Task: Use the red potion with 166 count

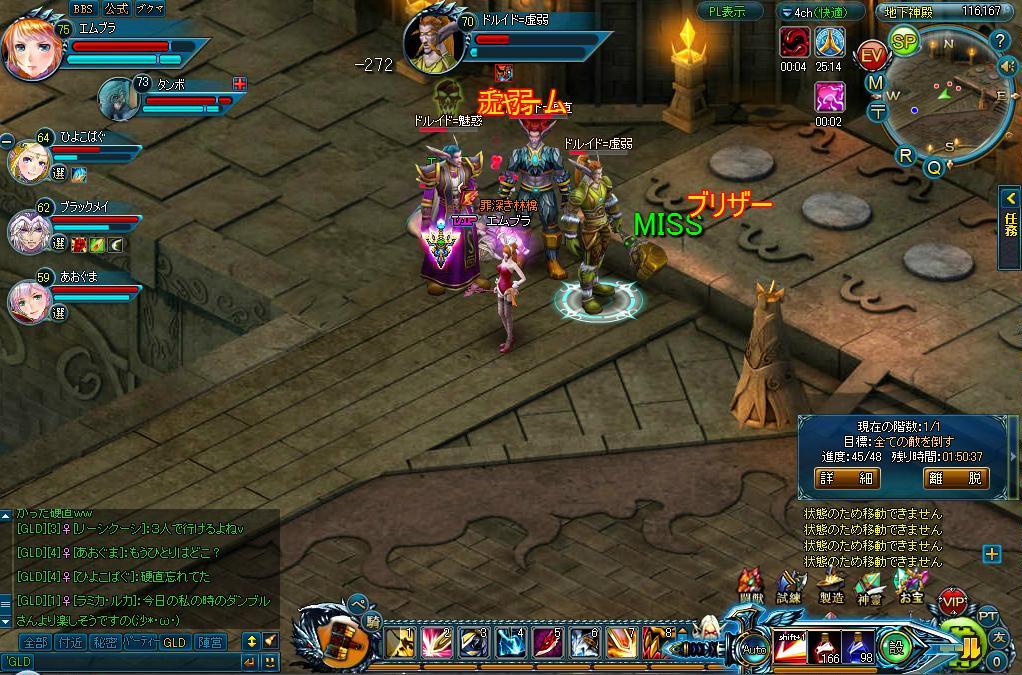Action: pyautogui.click(x=824, y=646)
